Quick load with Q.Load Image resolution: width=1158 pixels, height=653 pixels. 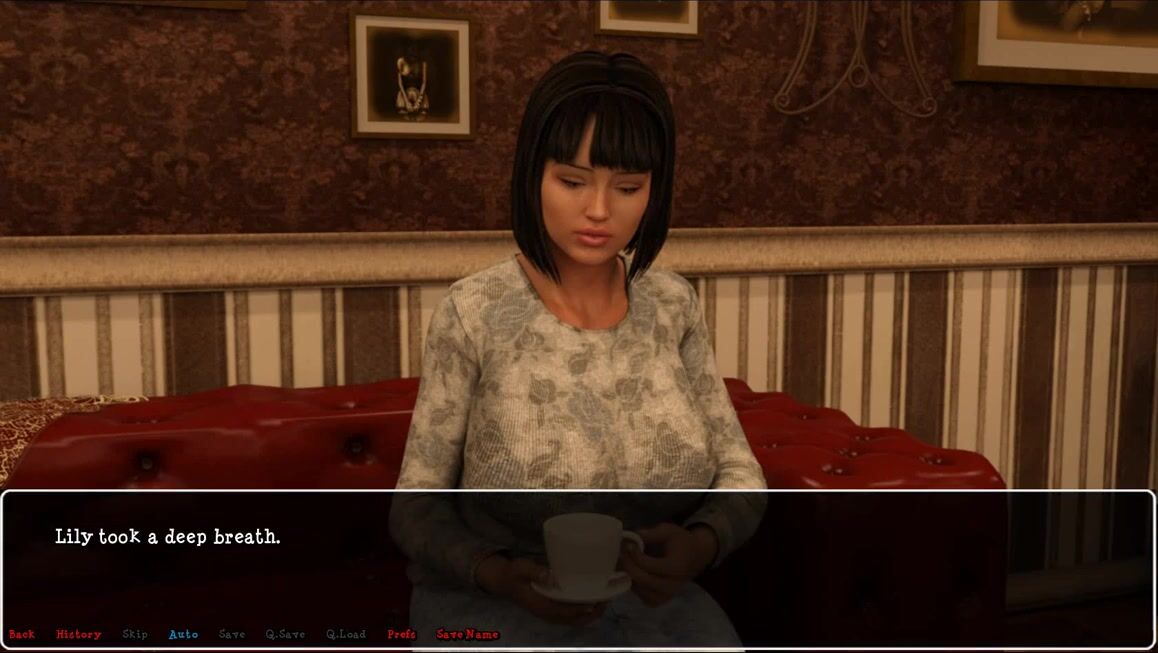click(346, 634)
